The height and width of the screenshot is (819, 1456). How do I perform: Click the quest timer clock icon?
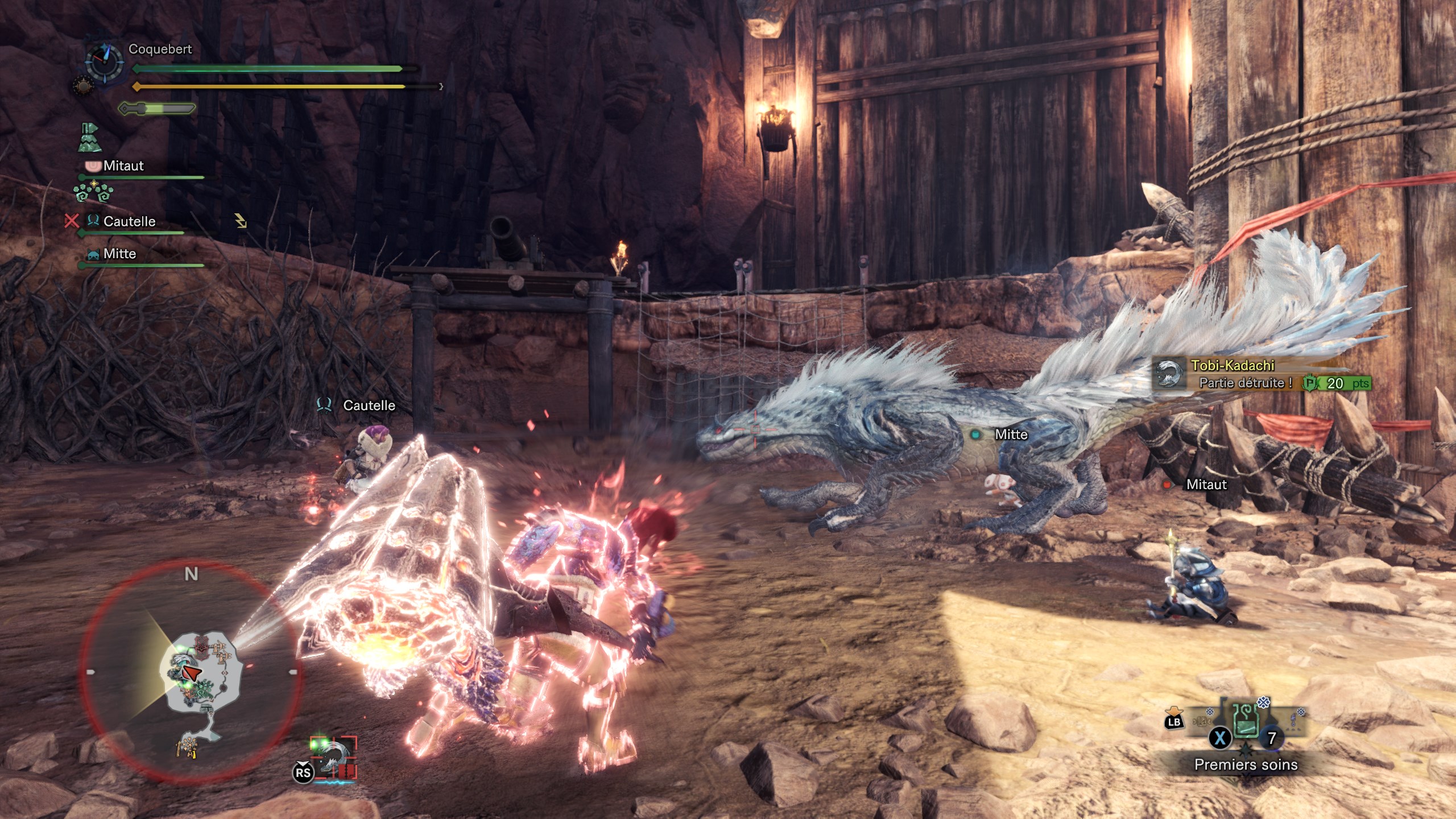104,61
